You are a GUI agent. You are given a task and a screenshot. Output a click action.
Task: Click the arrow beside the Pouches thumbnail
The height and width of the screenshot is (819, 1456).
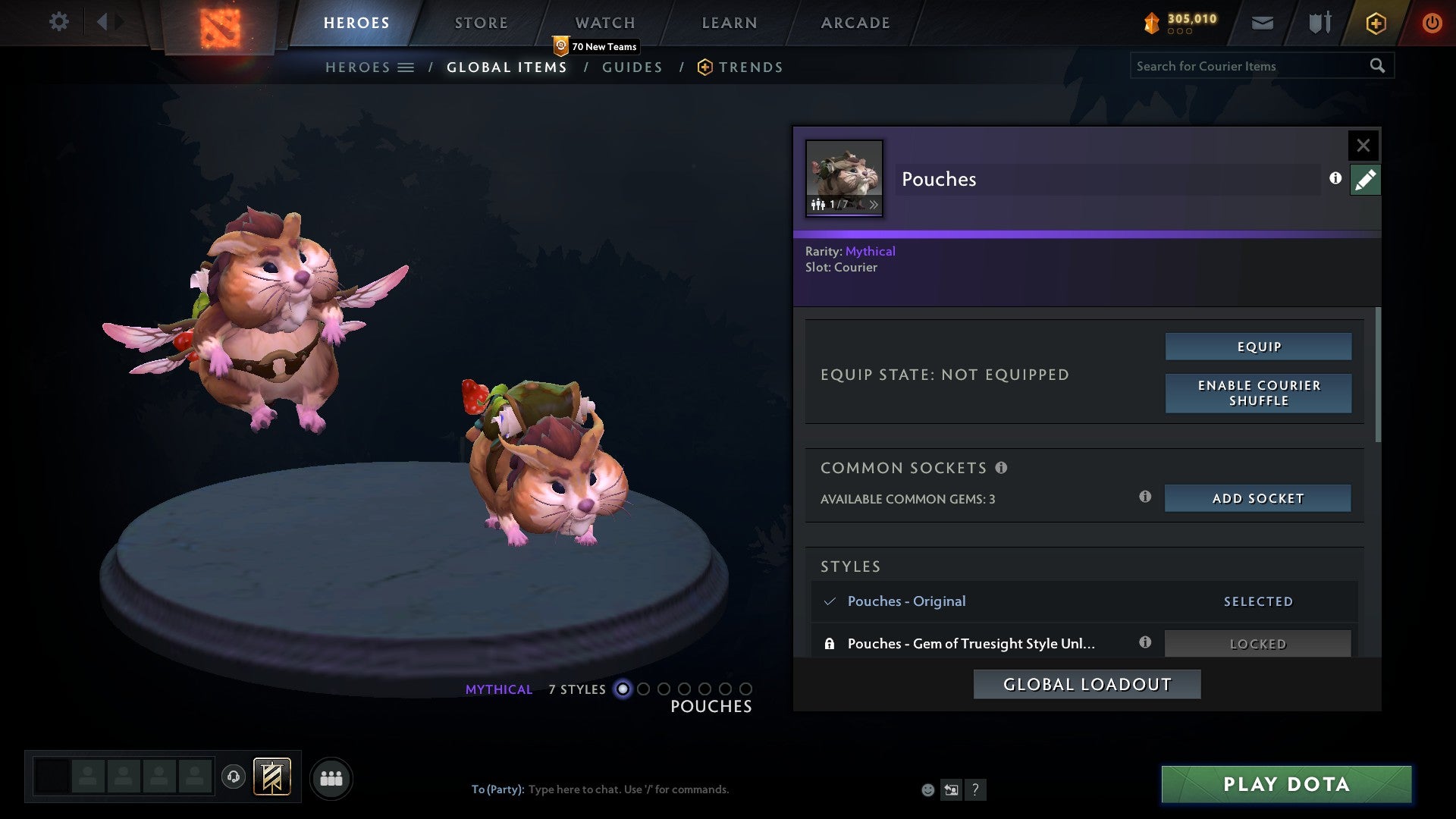(874, 205)
